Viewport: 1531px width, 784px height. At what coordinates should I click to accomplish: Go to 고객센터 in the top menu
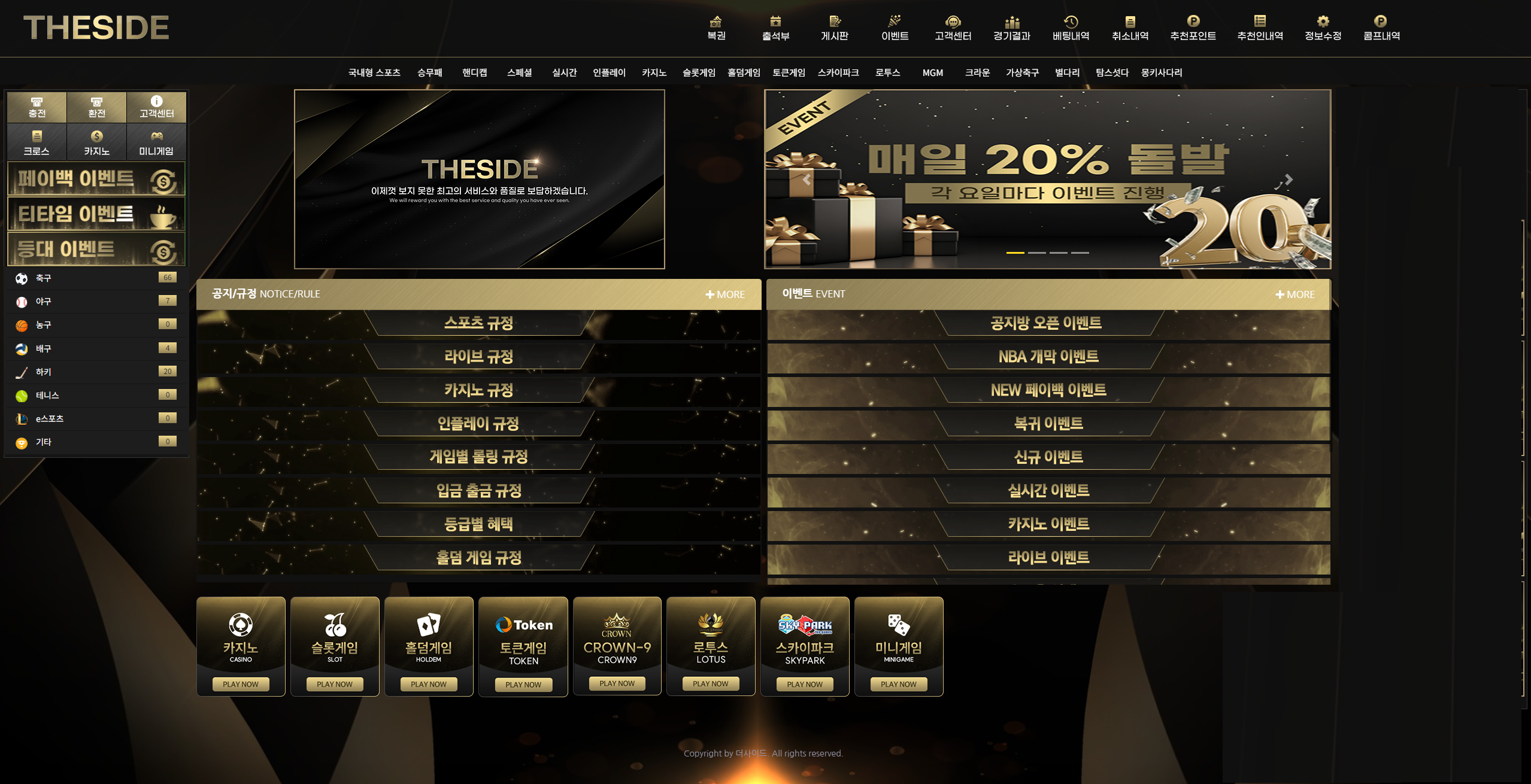[x=953, y=28]
